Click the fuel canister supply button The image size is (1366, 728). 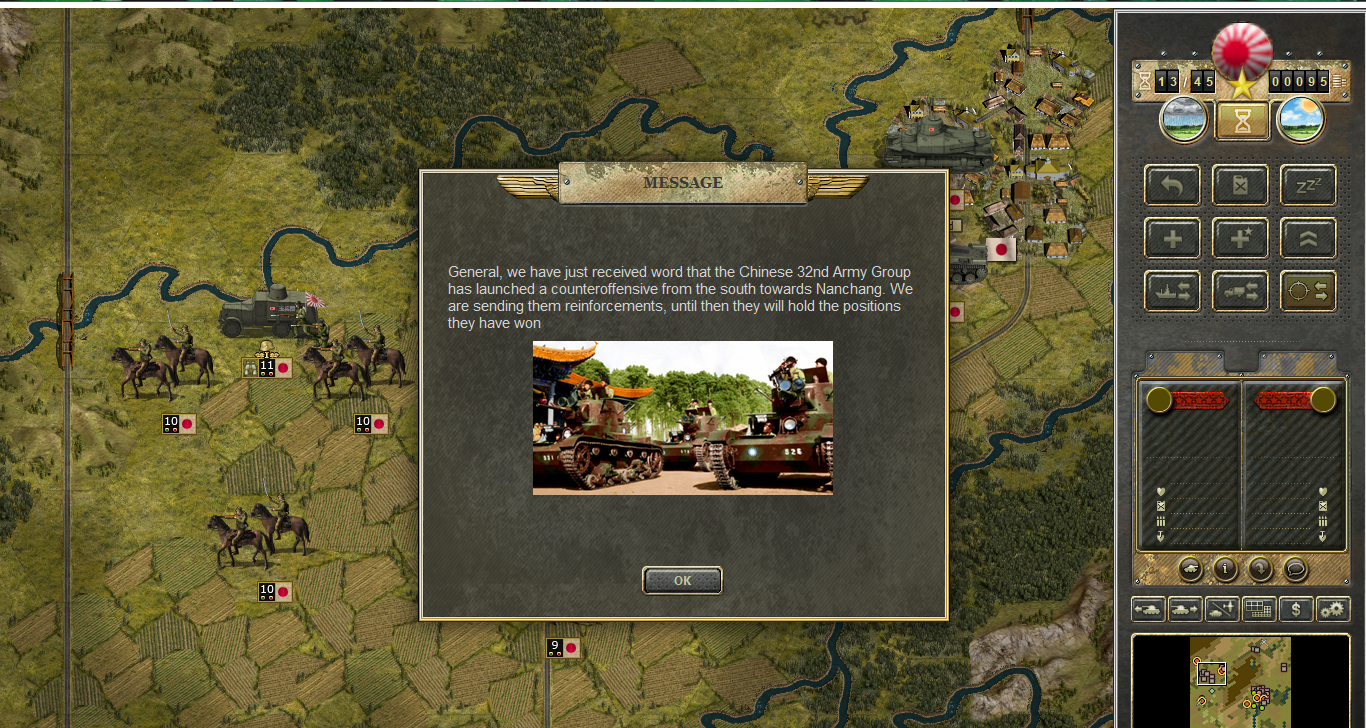pos(1240,186)
